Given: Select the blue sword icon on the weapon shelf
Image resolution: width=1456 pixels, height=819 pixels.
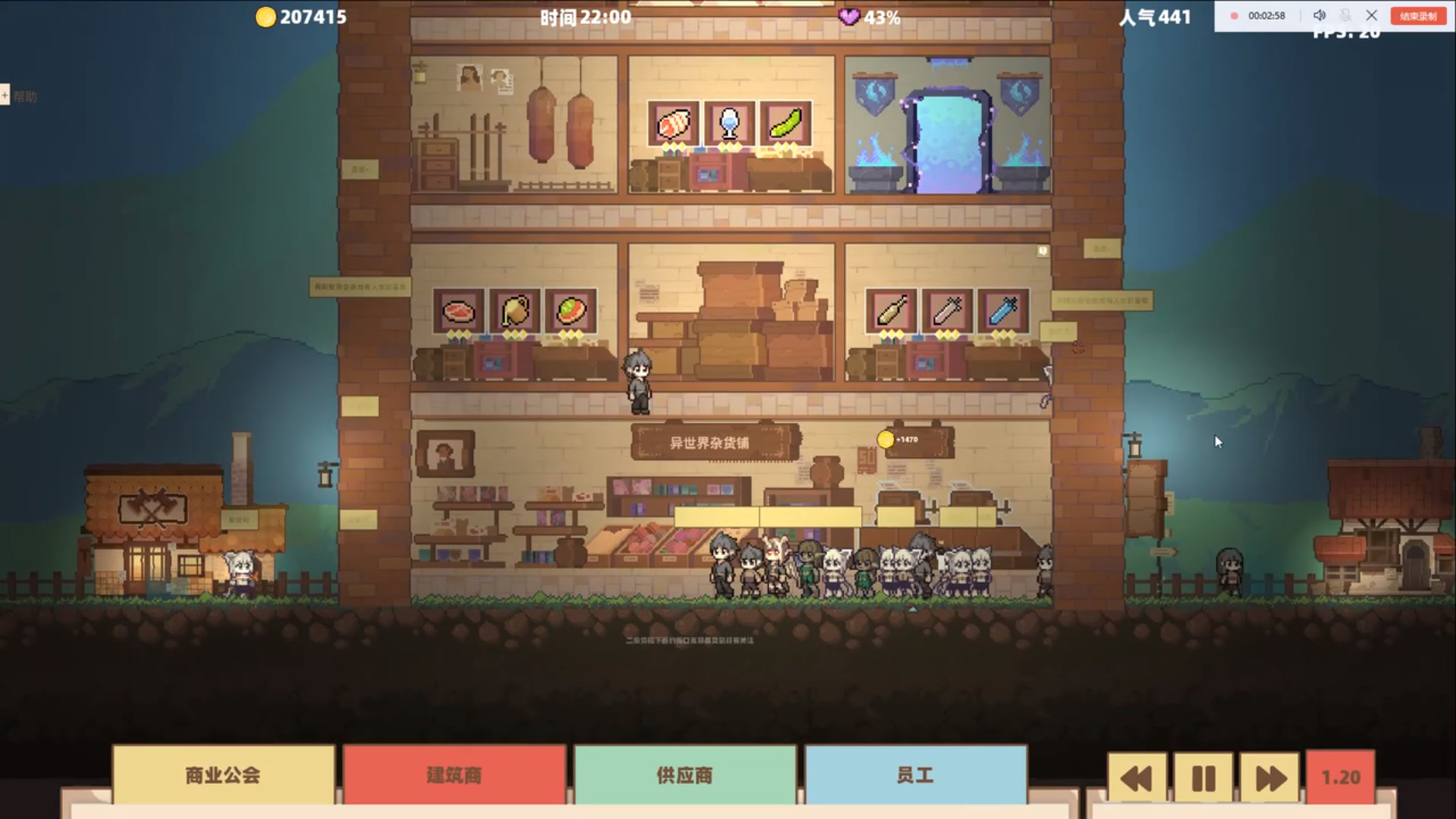Looking at the screenshot, I should click(x=1003, y=311).
